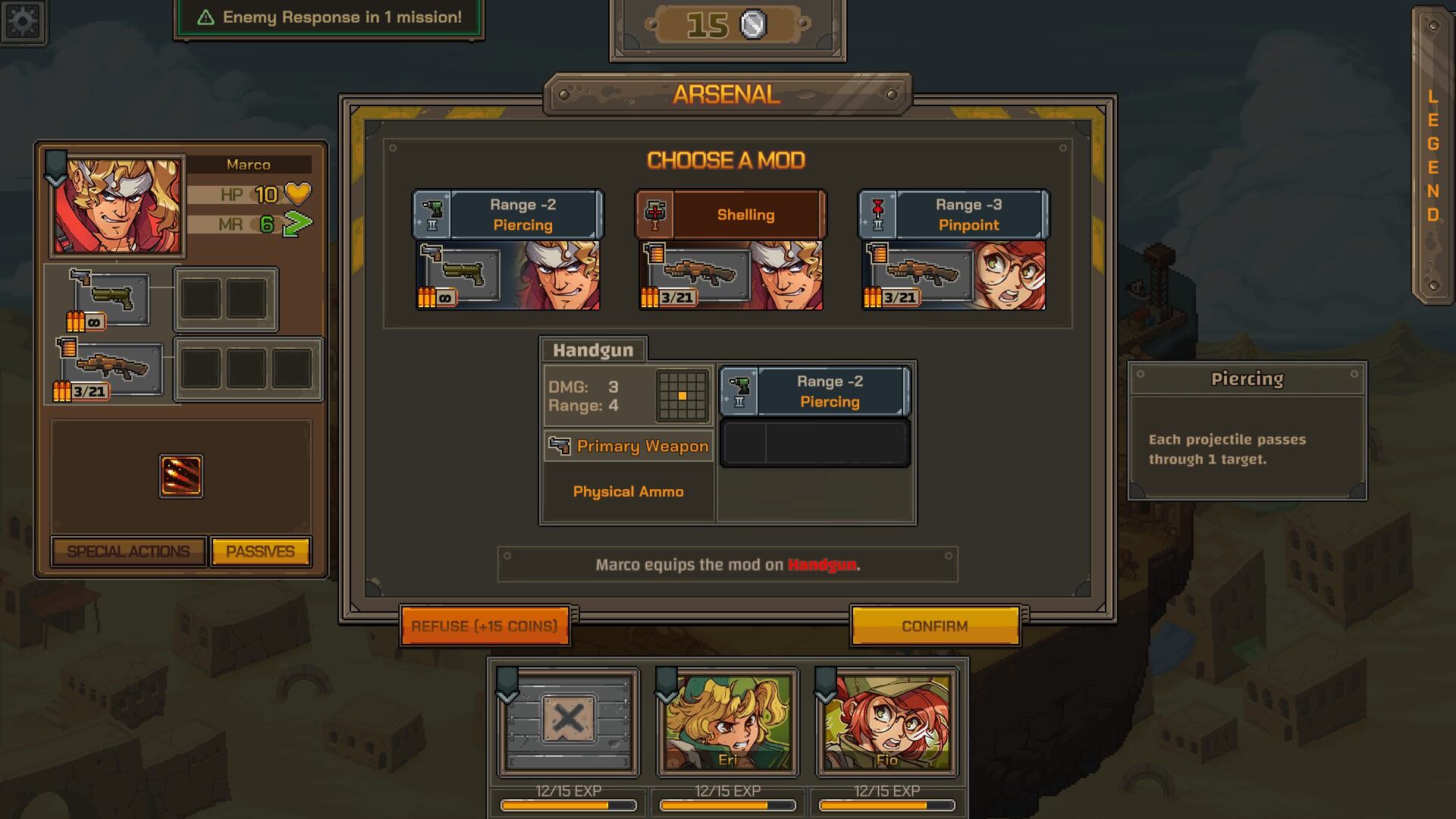Click the equipped Range -2 Piercing mod slot
The height and width of the screenshot is (819, 1456).
[x=814, y=391]
